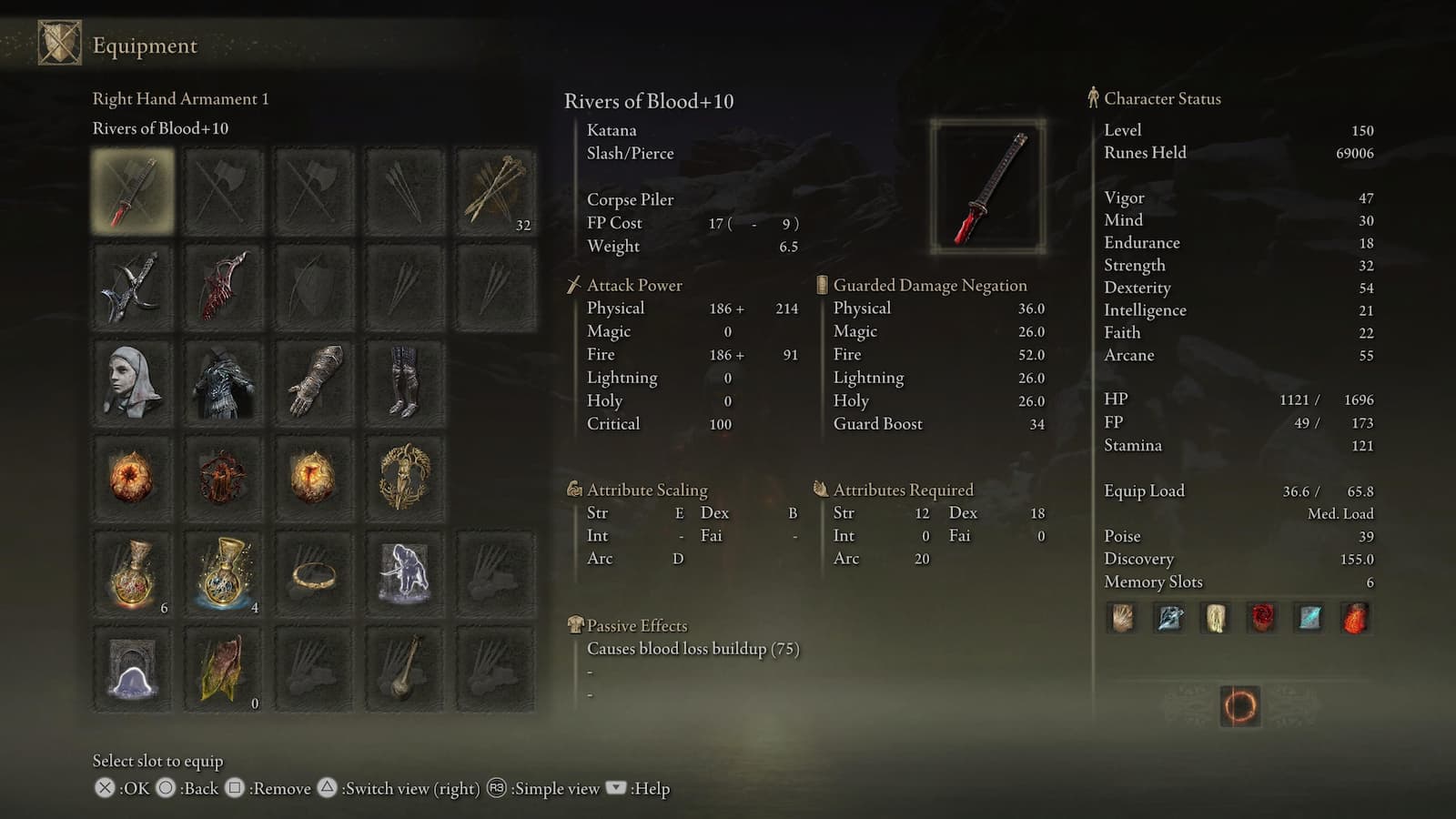Select the red curved bow slot
Screen dimensions: 1456x819
[x=223, y=287]
